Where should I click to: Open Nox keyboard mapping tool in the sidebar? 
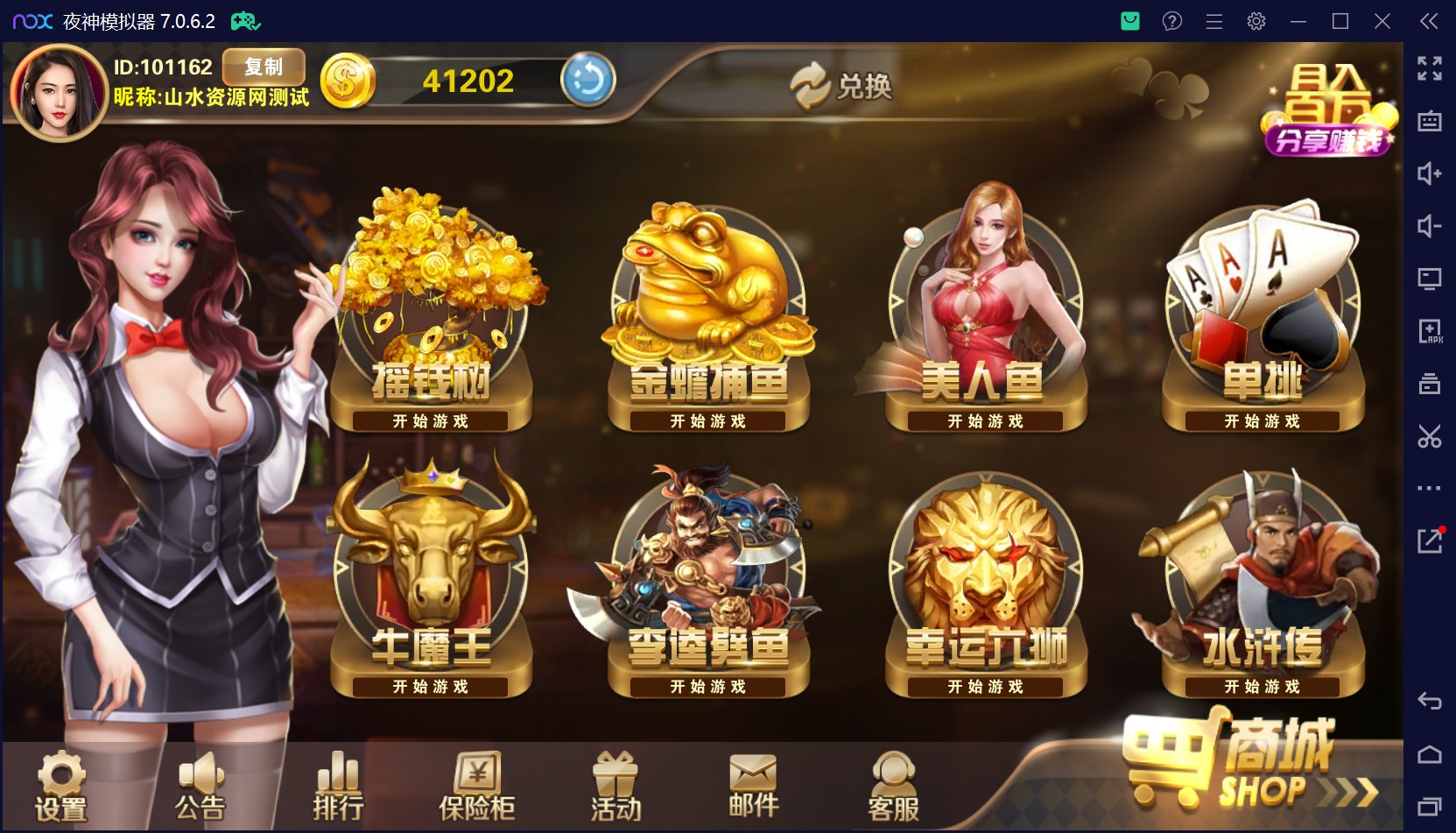click(1430, 123)
